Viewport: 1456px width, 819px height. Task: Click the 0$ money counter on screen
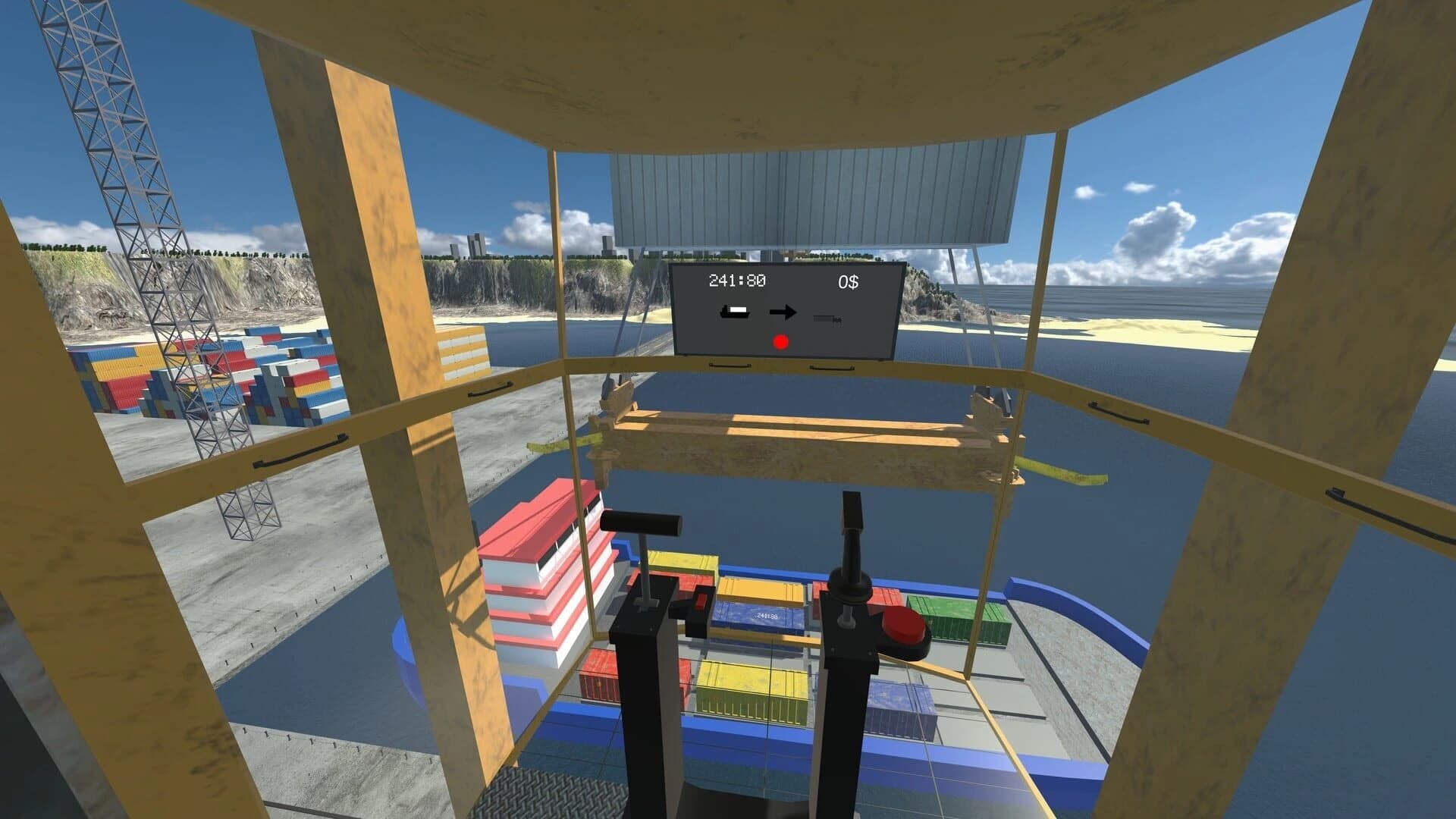point(848,281)
